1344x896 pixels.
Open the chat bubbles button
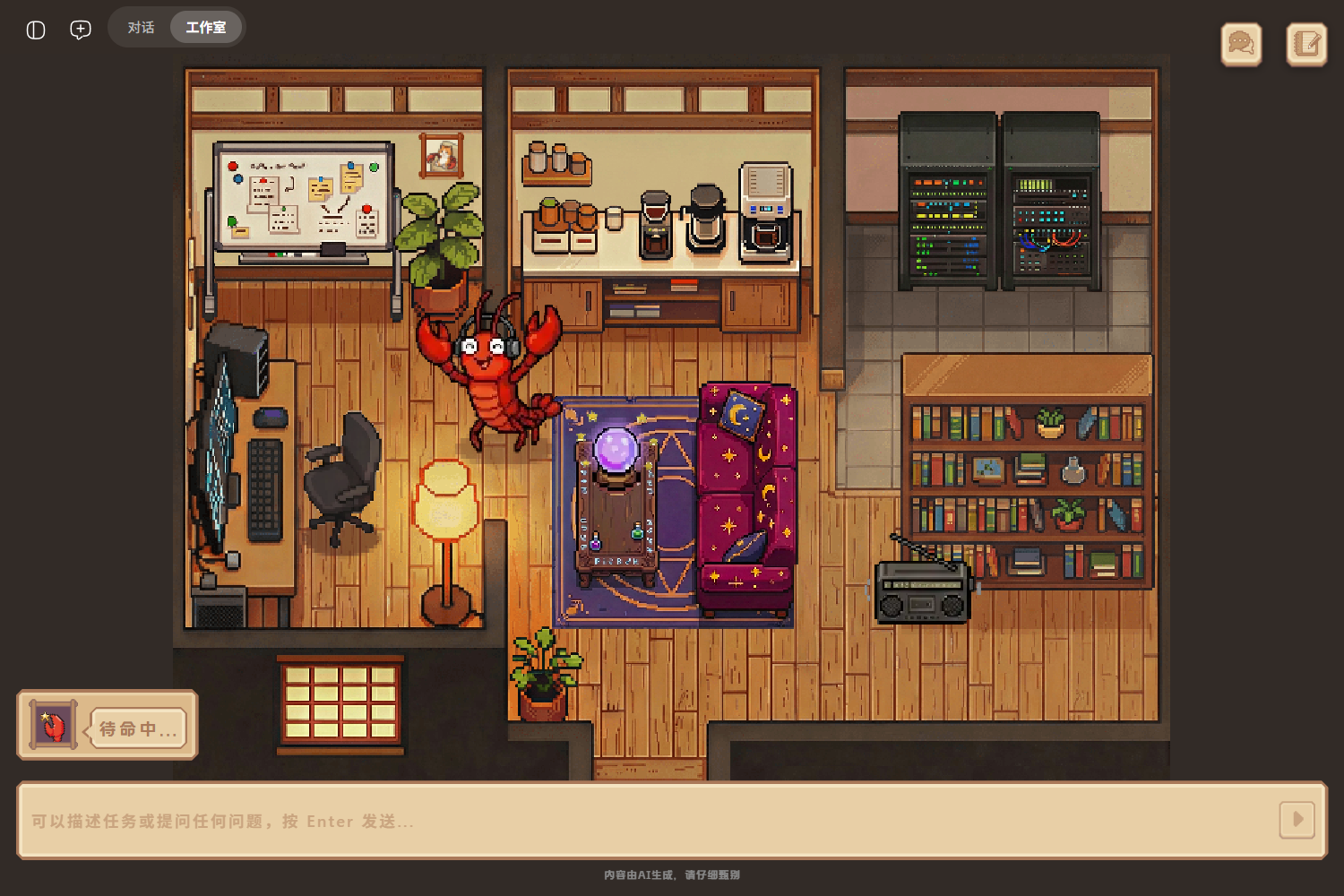tap(1241, 44)
